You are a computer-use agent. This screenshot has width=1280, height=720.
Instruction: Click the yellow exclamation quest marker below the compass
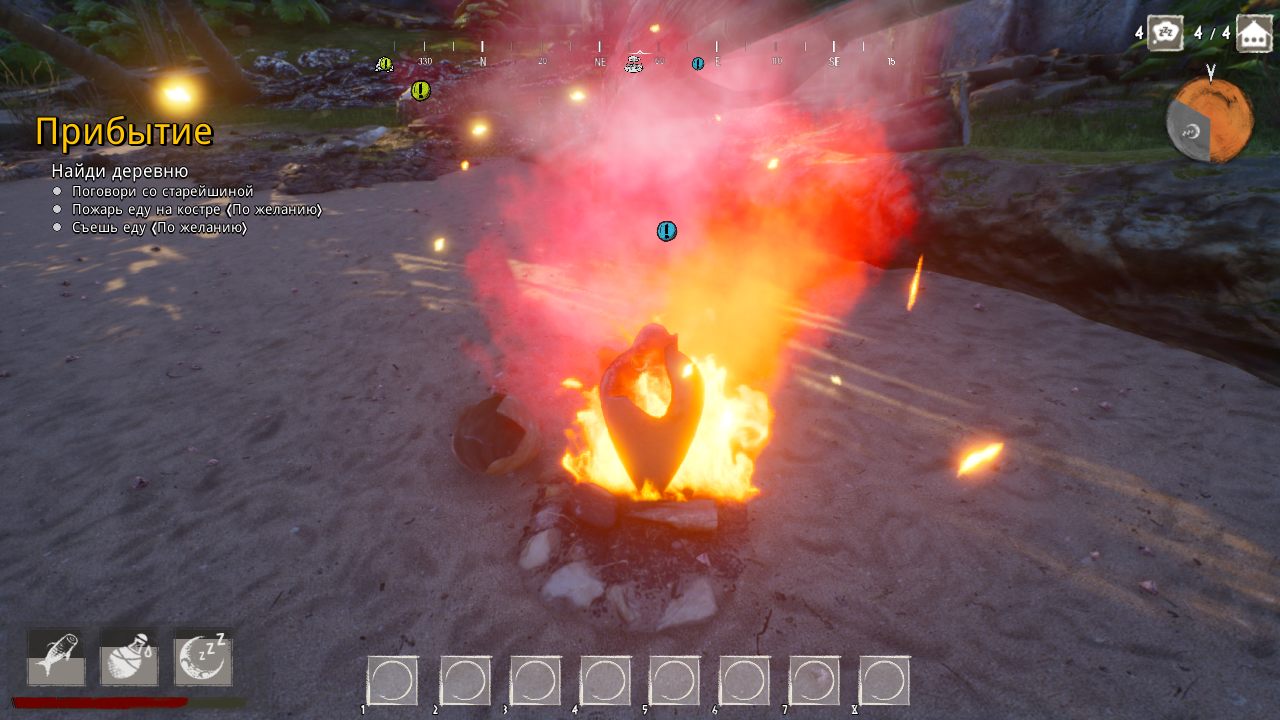click(x=419, y=93)
